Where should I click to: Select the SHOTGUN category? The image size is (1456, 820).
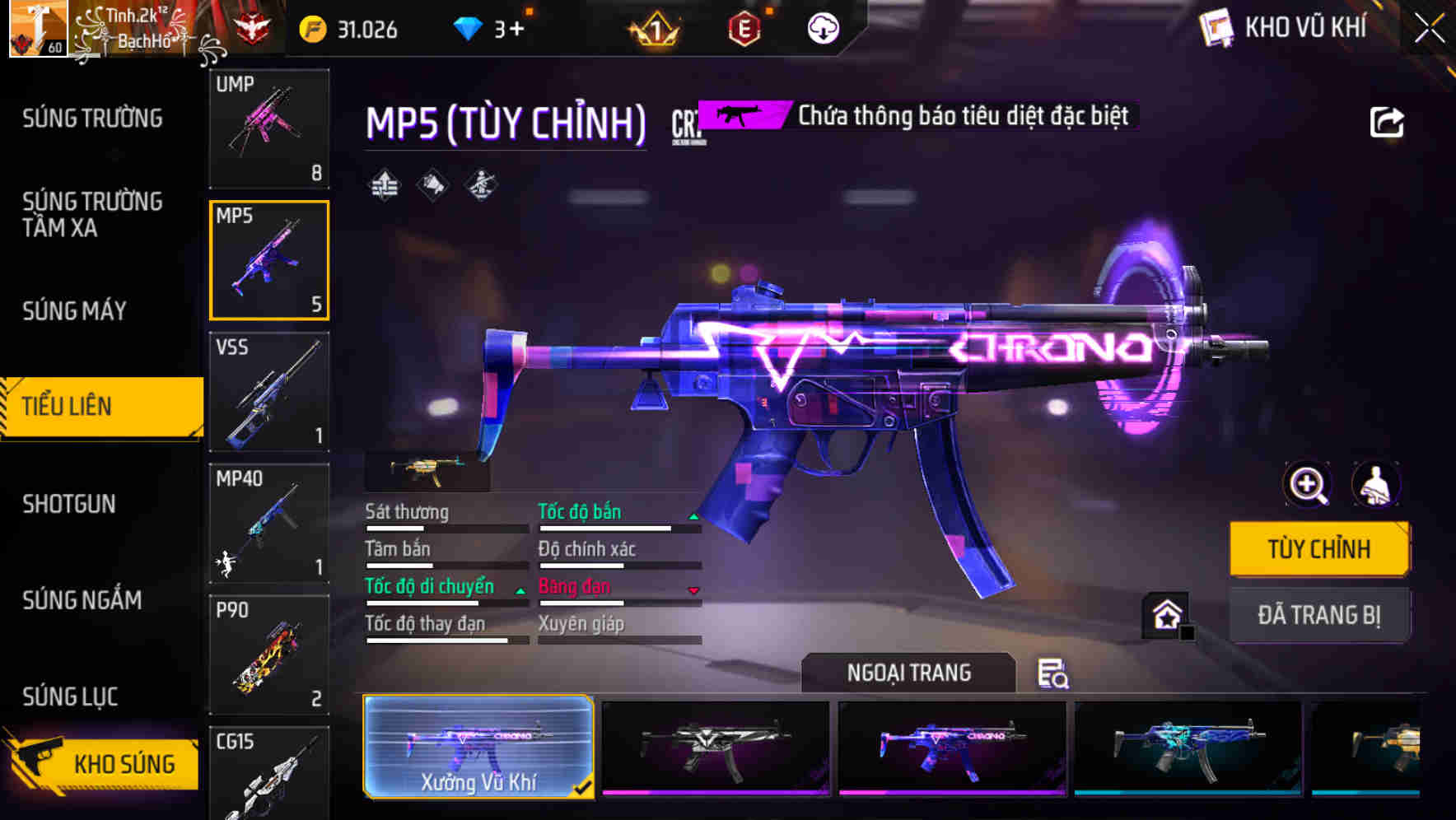click(x=69, y=504)
